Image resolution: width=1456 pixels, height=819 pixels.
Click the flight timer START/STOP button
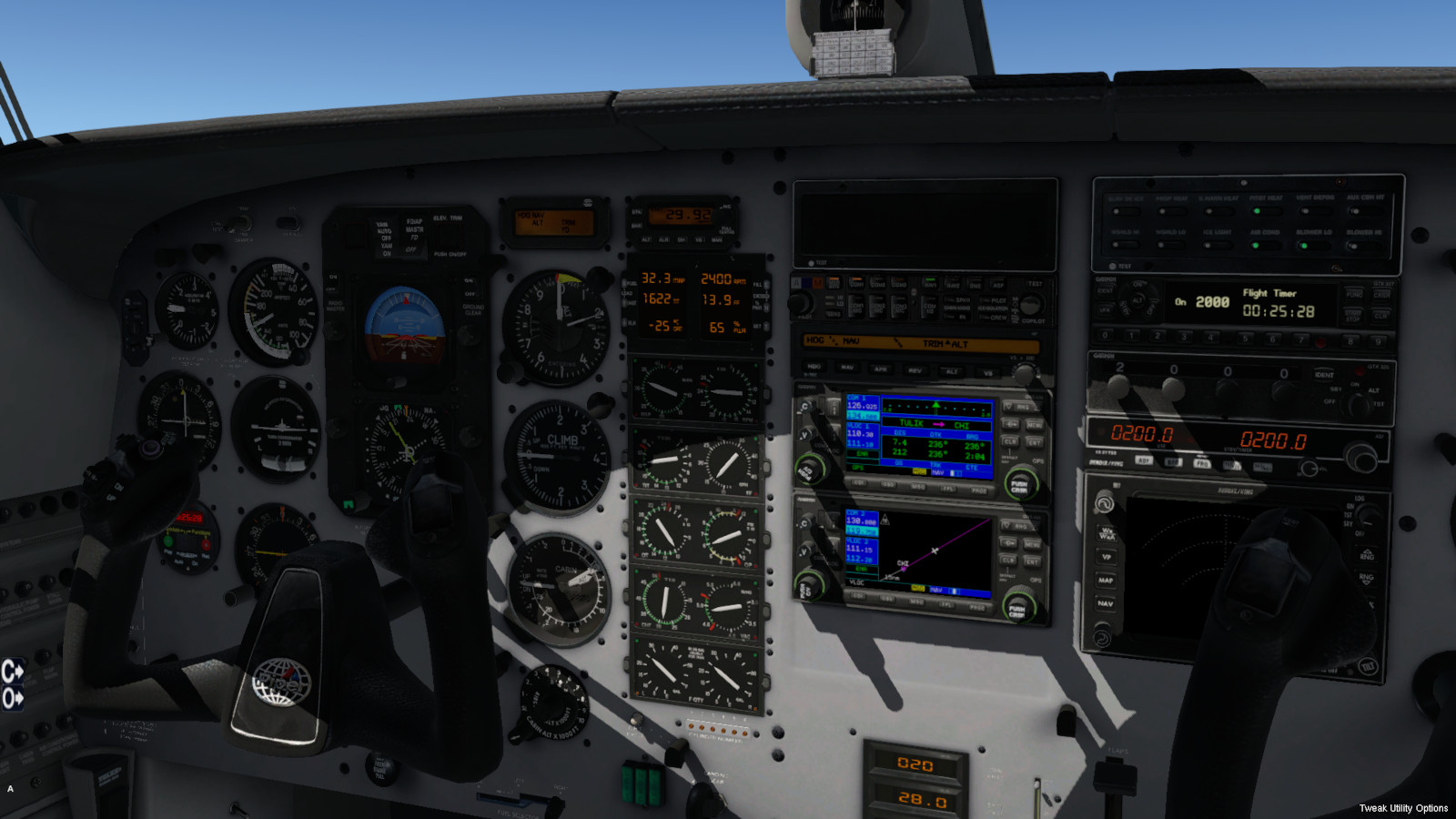click(x=1353, y=315)
